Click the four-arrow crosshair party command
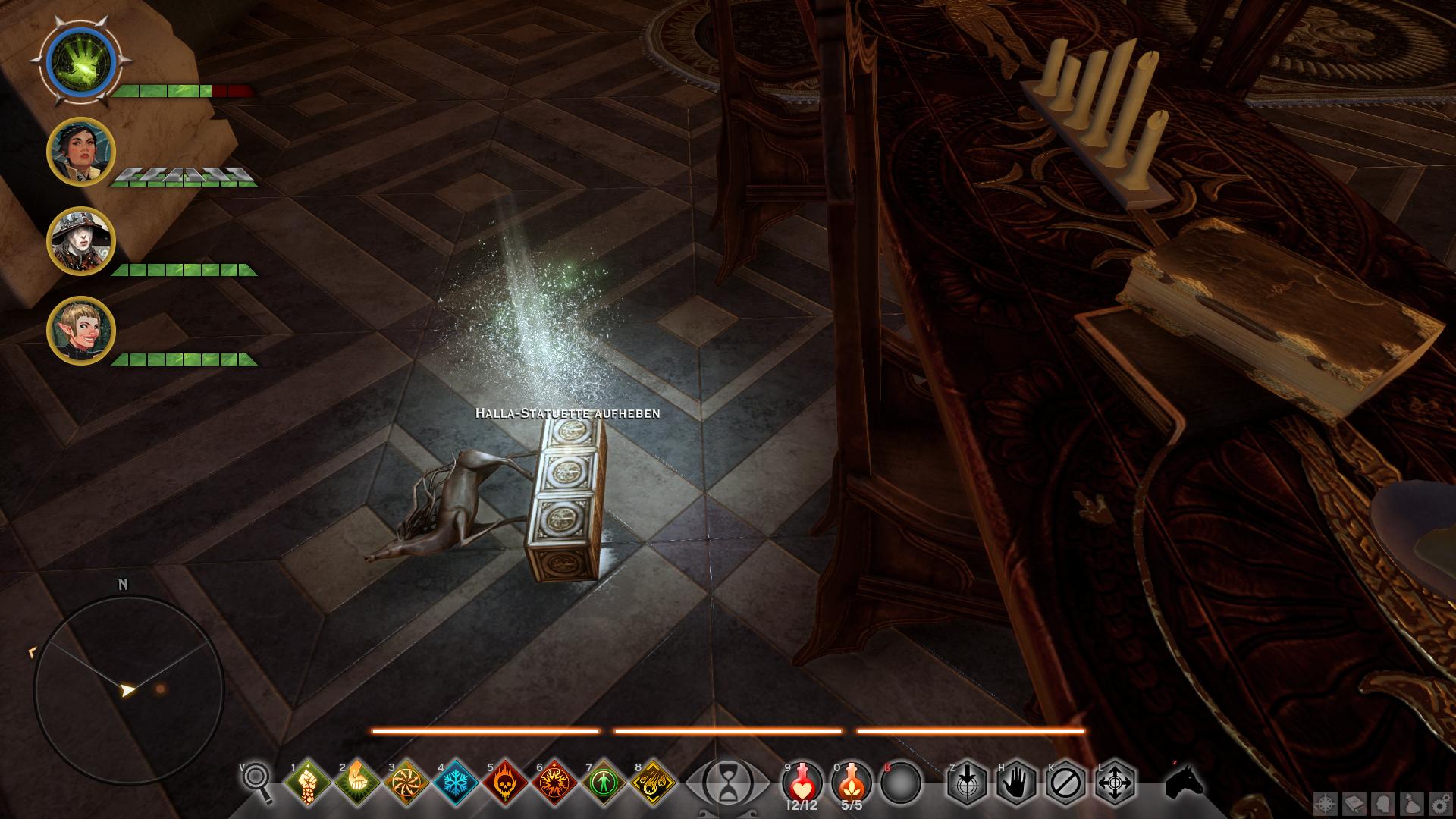 pos(1116,782)
